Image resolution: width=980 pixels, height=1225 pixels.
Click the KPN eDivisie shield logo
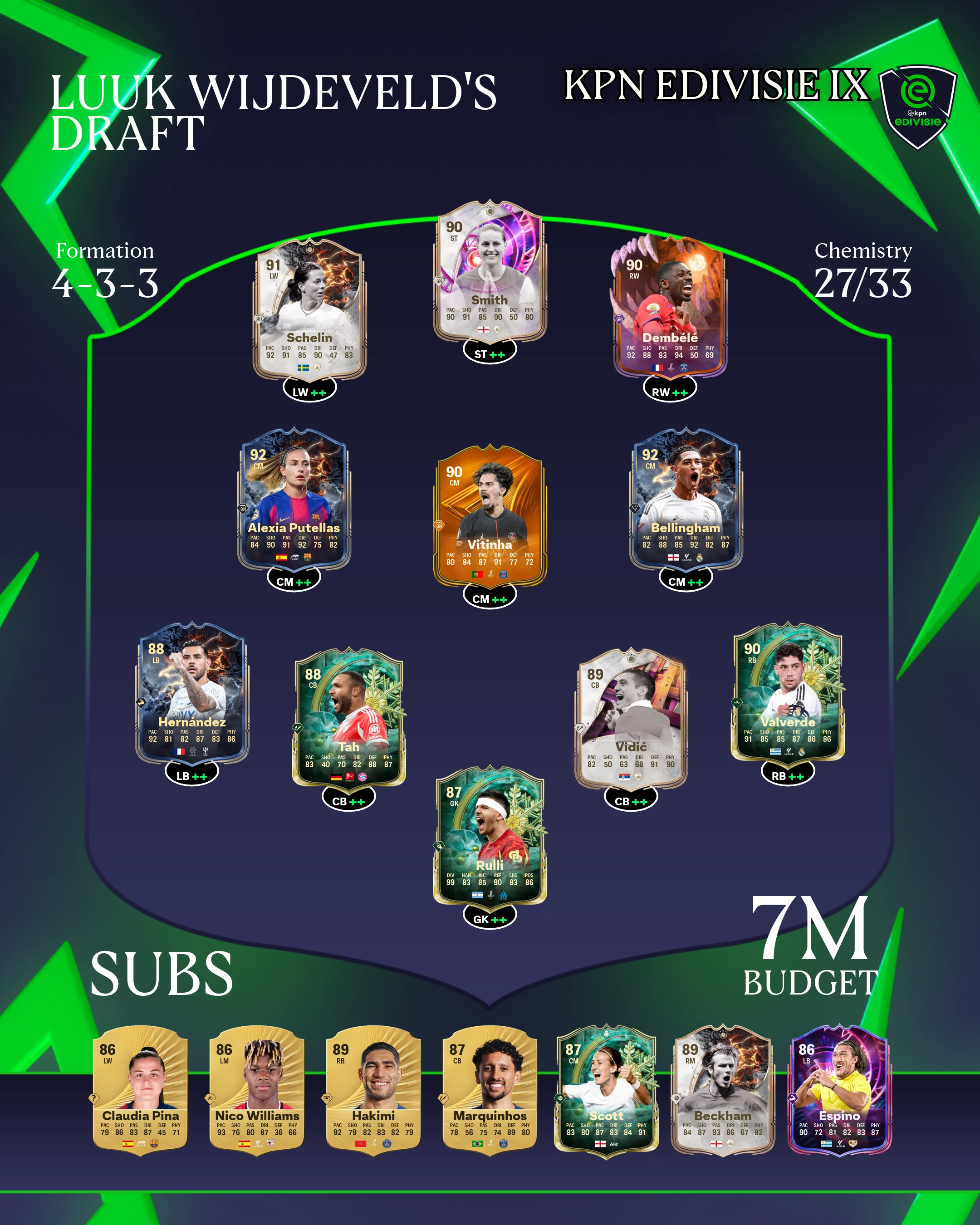tap(917, 106)
